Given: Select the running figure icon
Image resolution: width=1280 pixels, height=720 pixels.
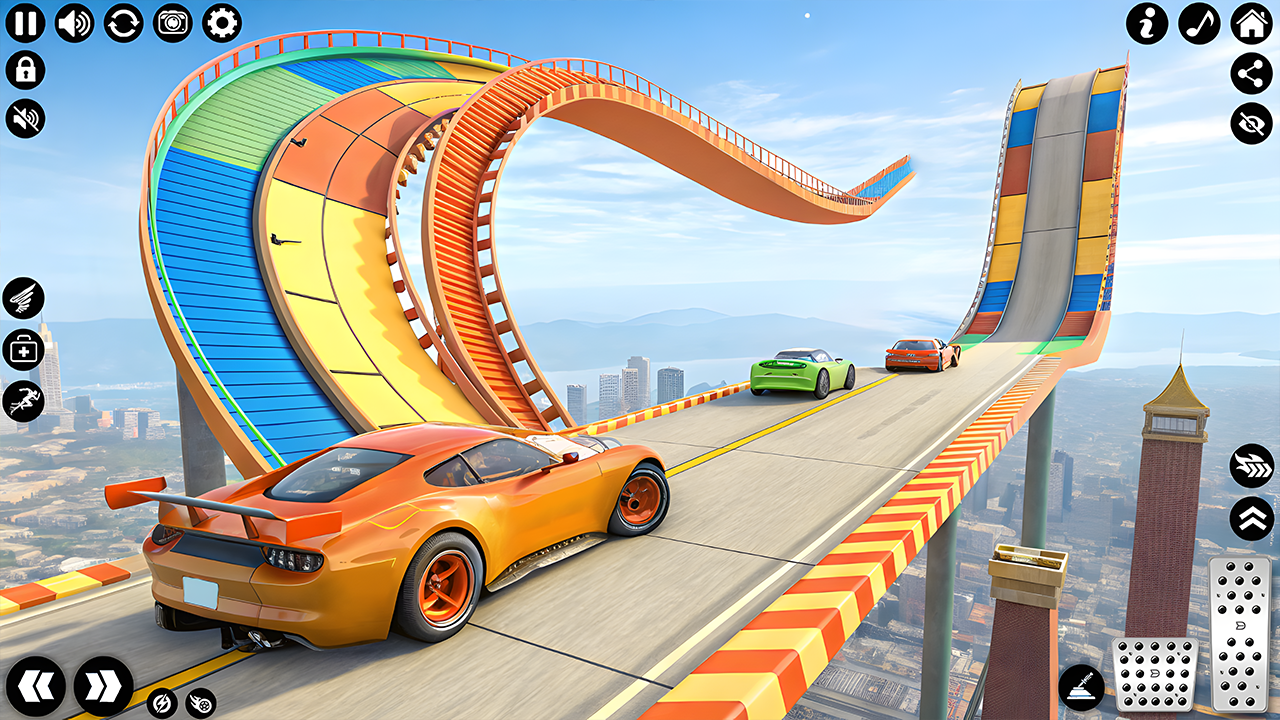Looking at the screenshot, I should click(x=23, y=401).
